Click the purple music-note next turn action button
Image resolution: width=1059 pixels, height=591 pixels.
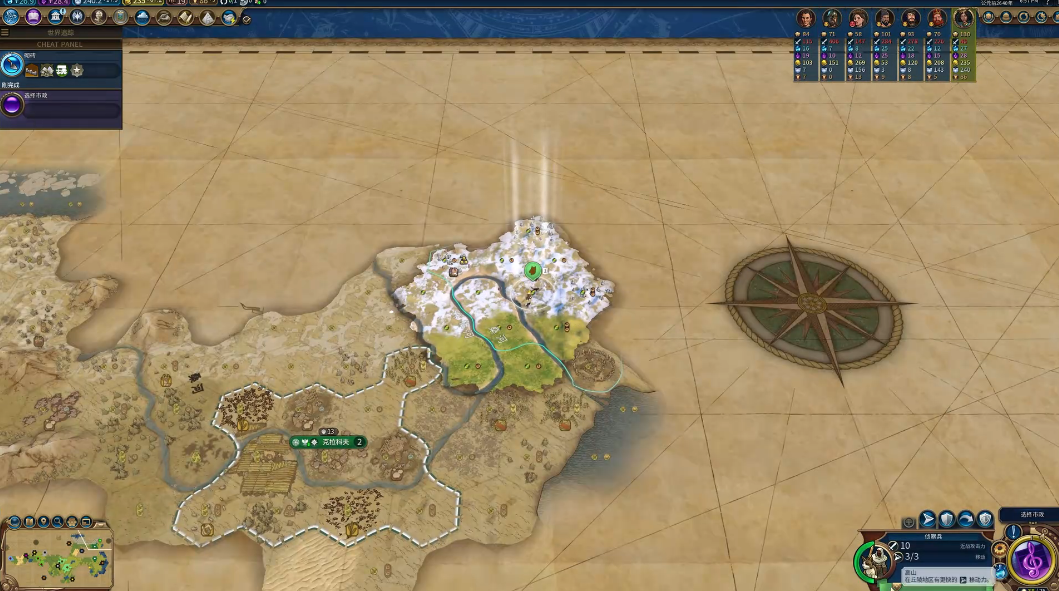pos(1030,559)
